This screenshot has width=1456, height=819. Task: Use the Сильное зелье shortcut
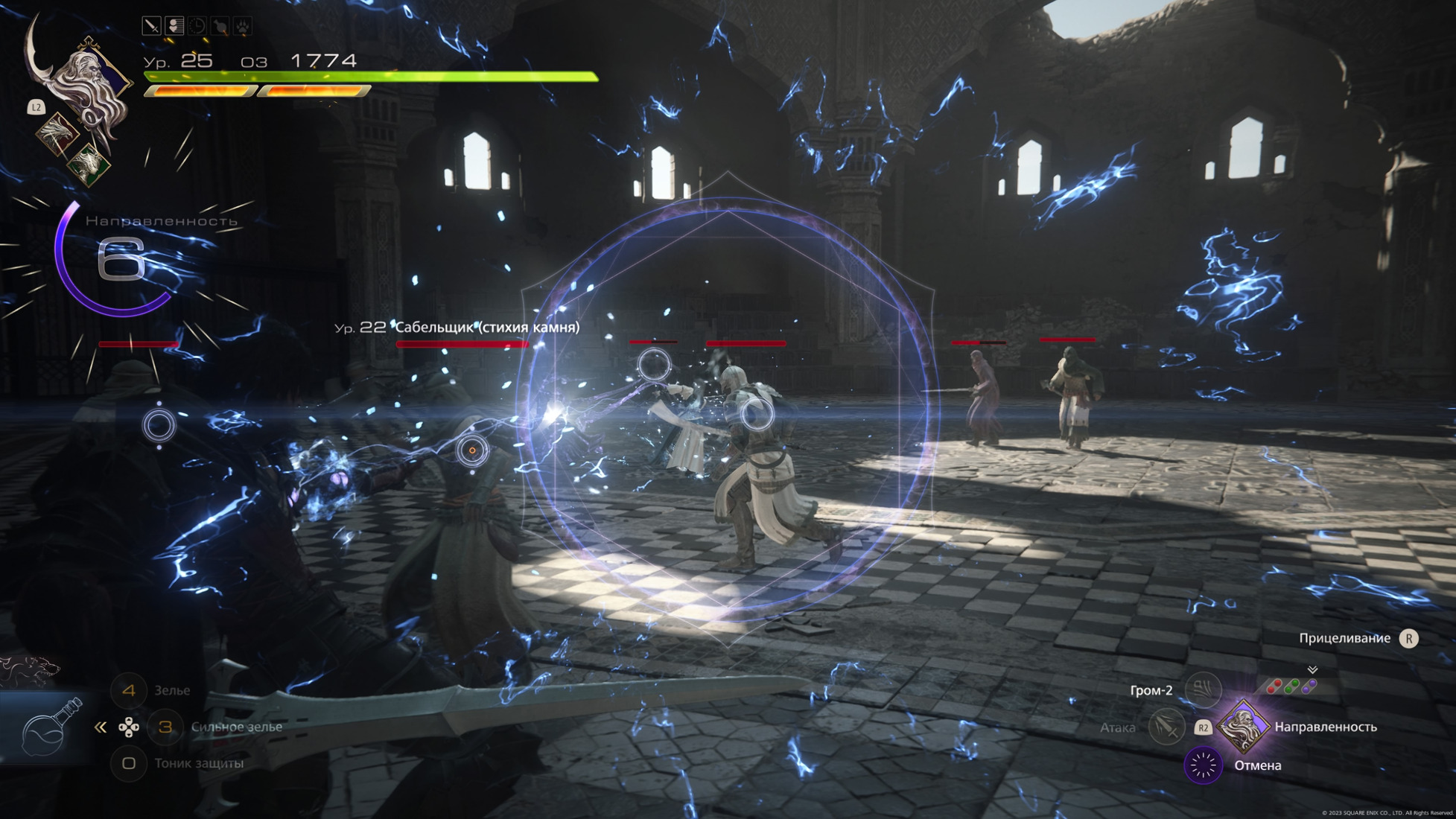tap(165, 727)
